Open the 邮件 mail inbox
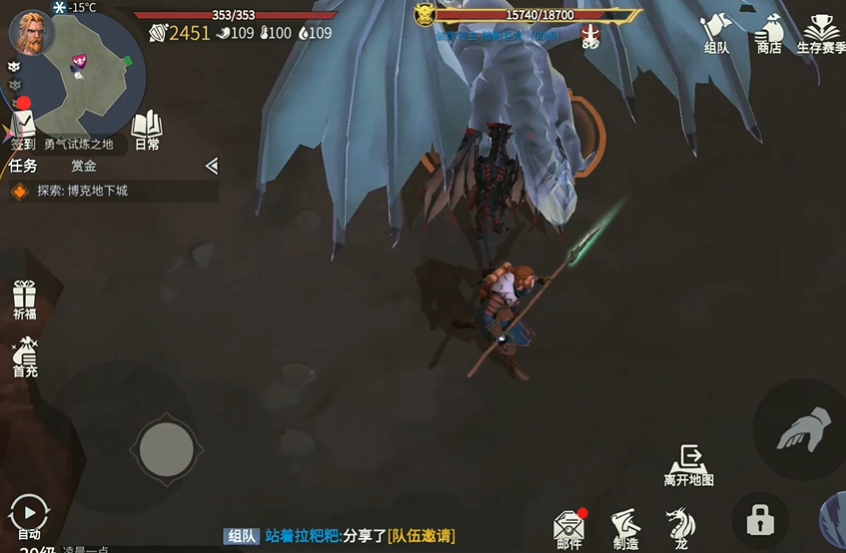This screenshot has height=553, width=846. (x=569, y=526)
